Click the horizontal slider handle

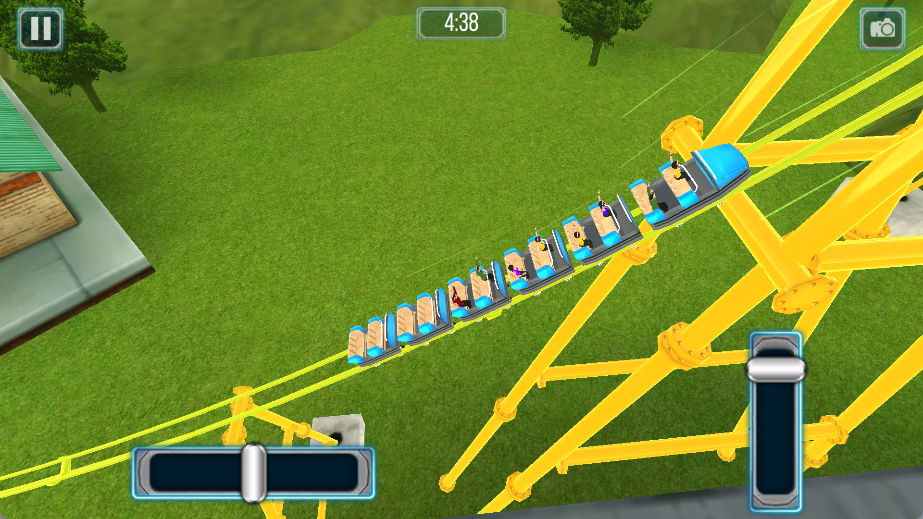coord(253,473)
